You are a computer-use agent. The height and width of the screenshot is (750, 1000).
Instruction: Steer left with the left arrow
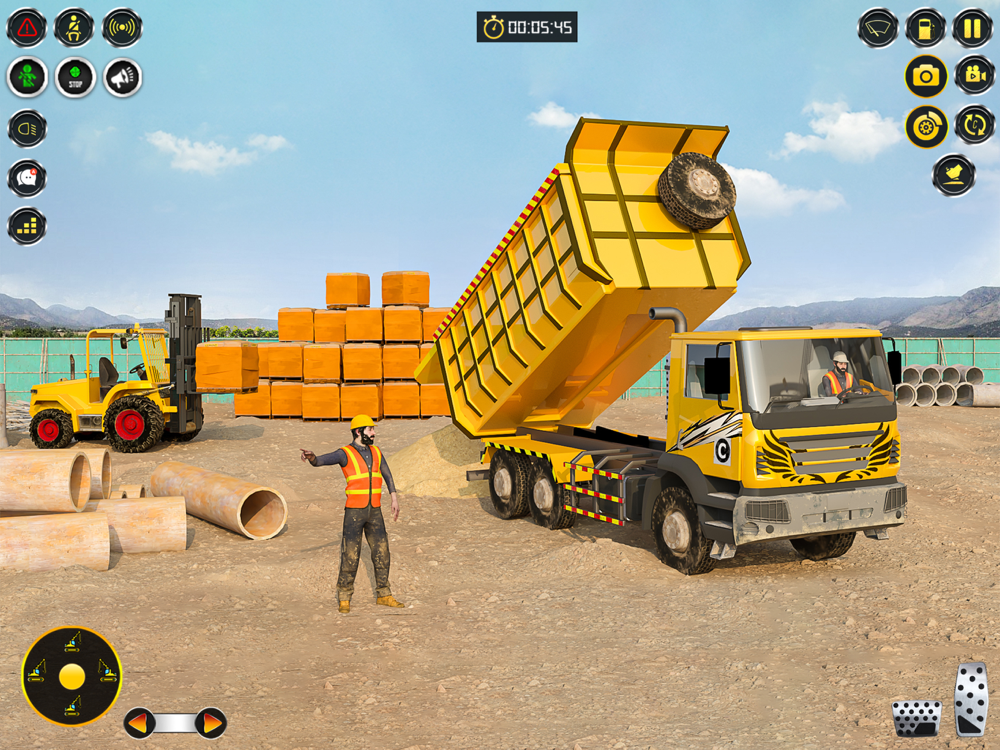[x=139, y=722]
